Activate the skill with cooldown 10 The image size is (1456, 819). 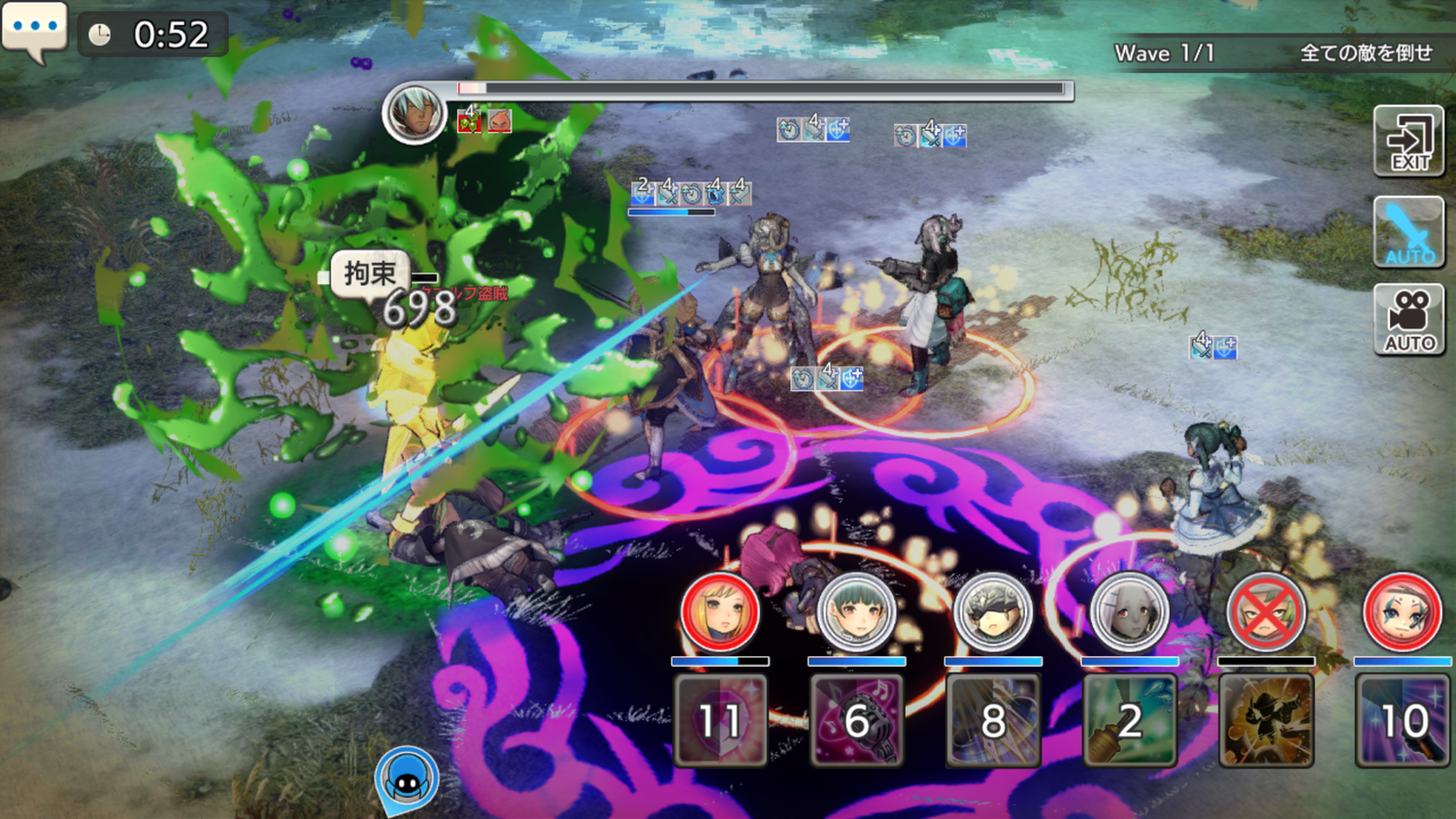(x=1403, y=720)
